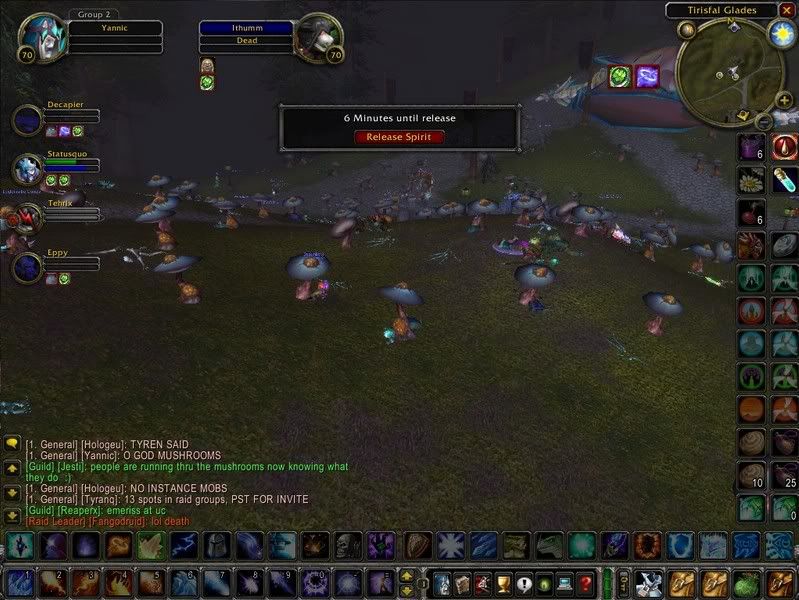Jump to the bottom of chat

pos(13,515)
